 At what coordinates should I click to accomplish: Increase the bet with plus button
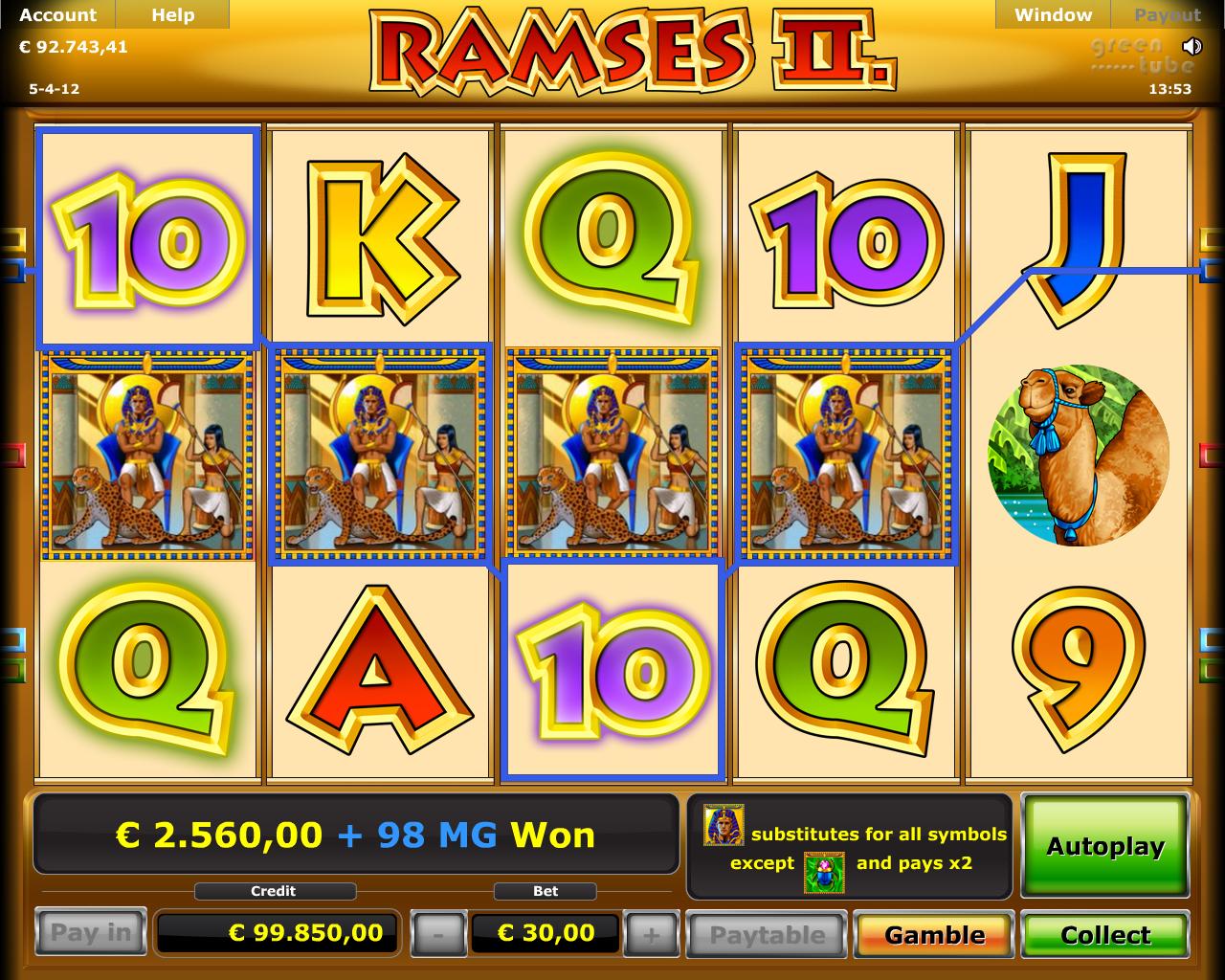point(651,934)
